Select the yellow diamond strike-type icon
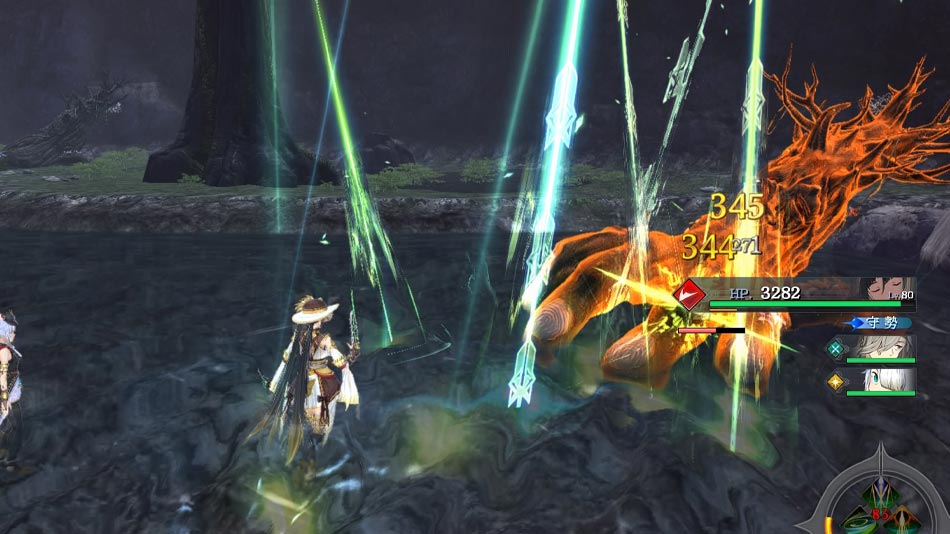This screenshot has width=950, height=534. click(x=836, y=382)
